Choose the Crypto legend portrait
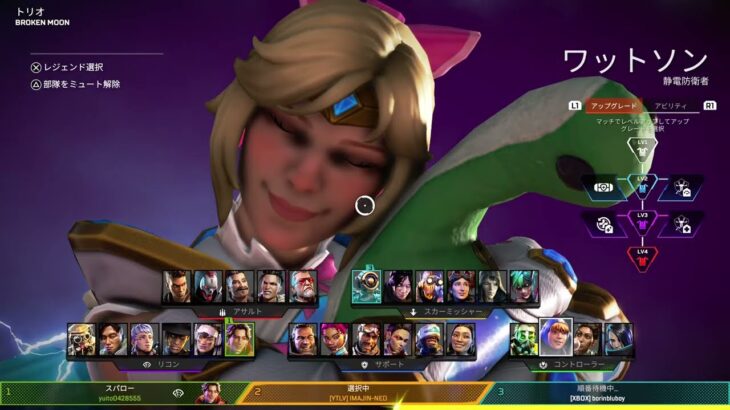Image resolution: width=730 pixels, height=410 pixels. coord(113,339)
